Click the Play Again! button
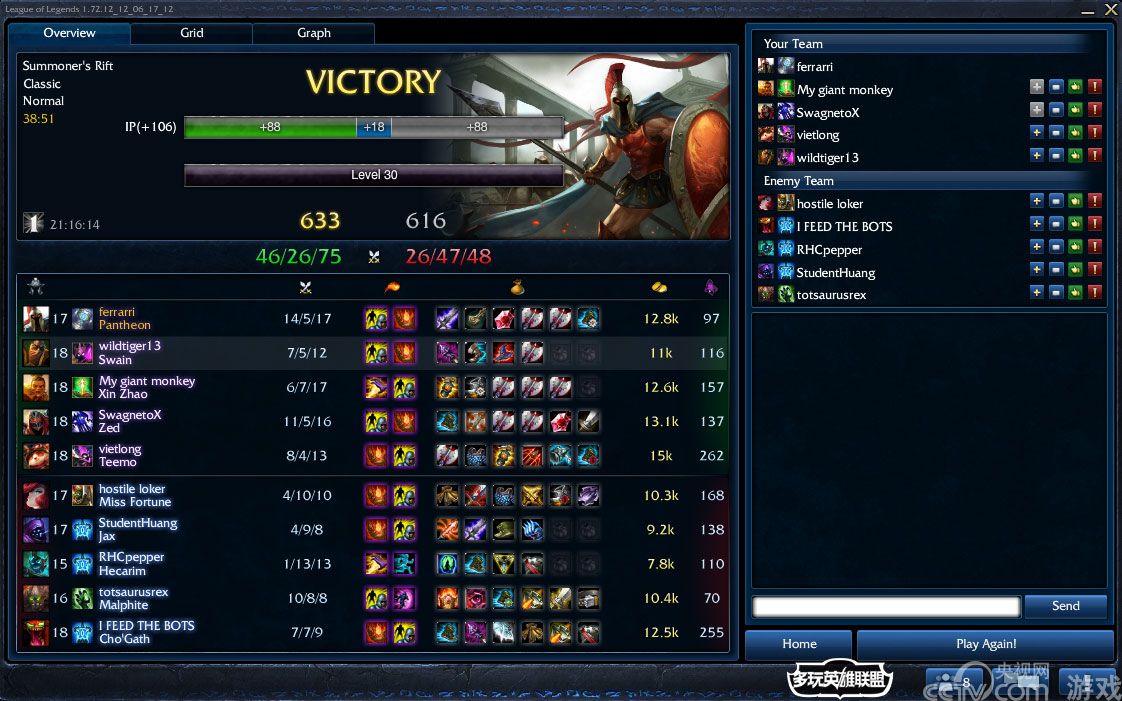The height and width of the screenshot is (701, 1122). [x=986, y=644]
